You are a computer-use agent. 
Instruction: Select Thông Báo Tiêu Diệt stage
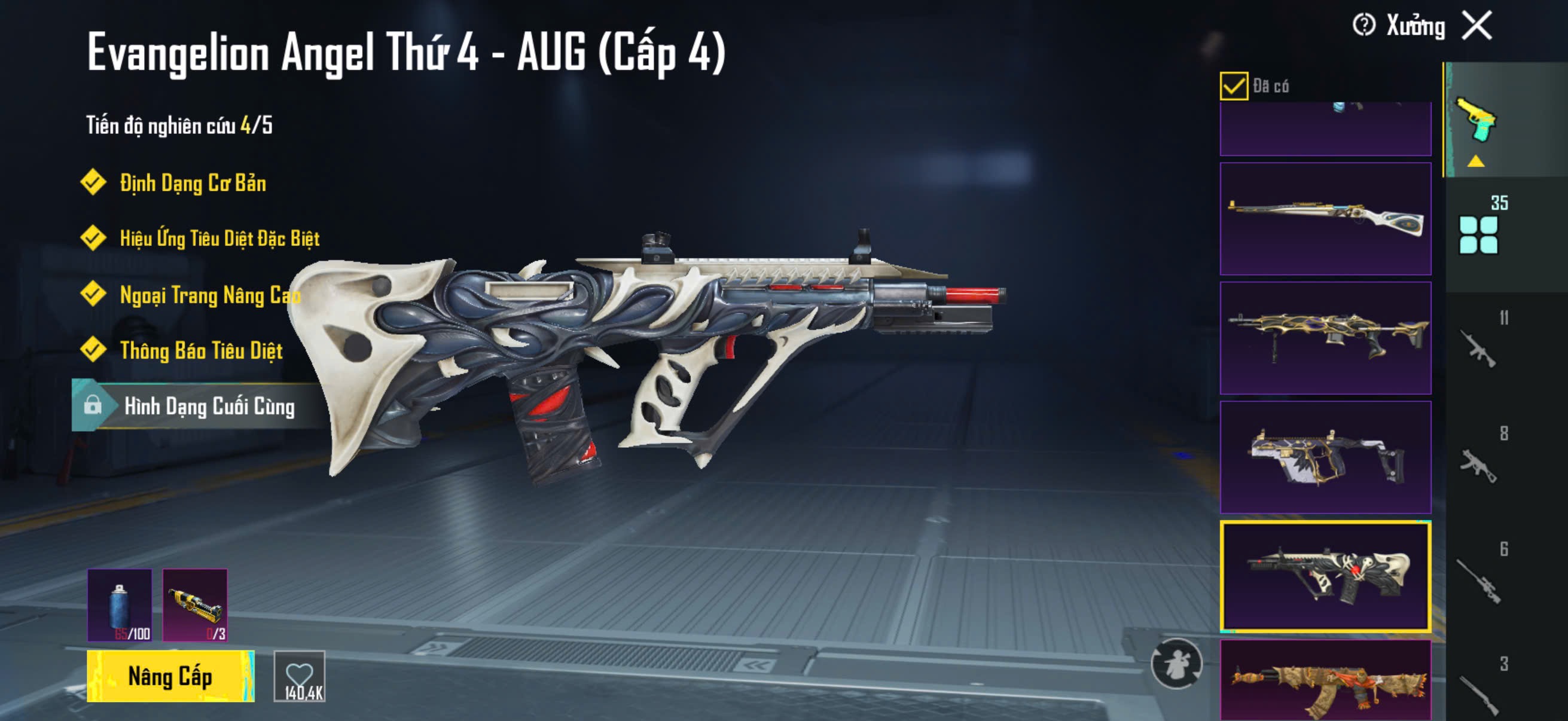tap(201, 350)
